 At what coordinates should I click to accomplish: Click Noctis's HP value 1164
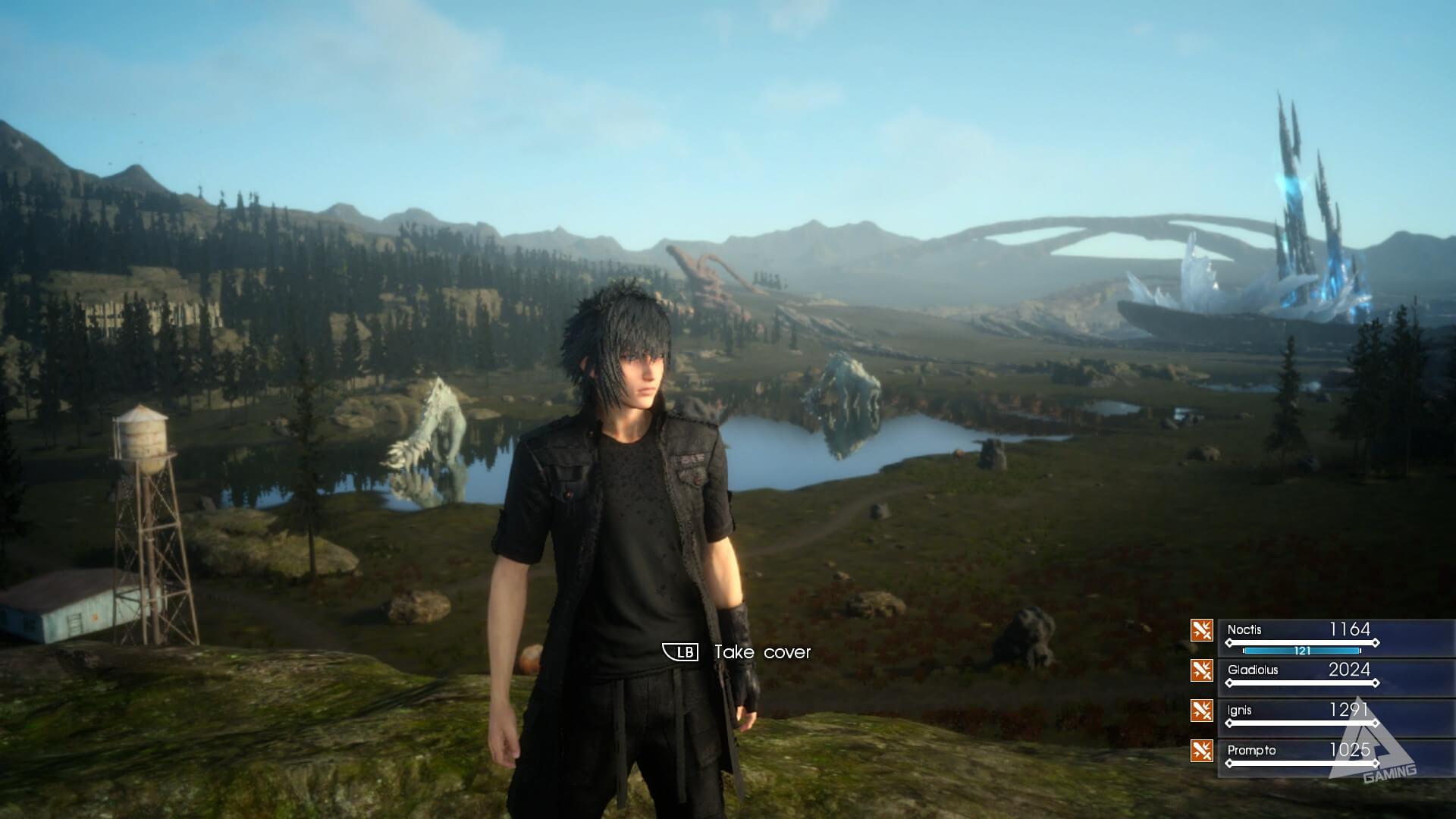coord(1350,629)
